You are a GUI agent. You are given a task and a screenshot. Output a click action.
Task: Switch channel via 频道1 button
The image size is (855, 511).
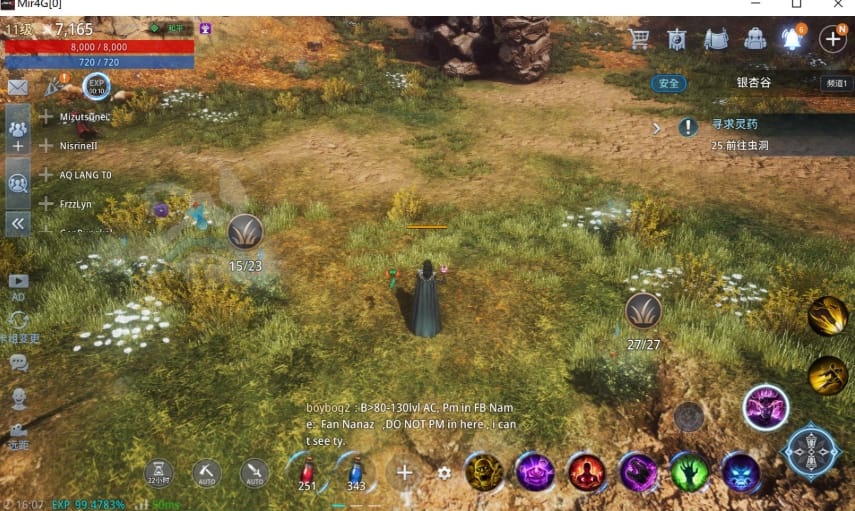coord(835,83)
